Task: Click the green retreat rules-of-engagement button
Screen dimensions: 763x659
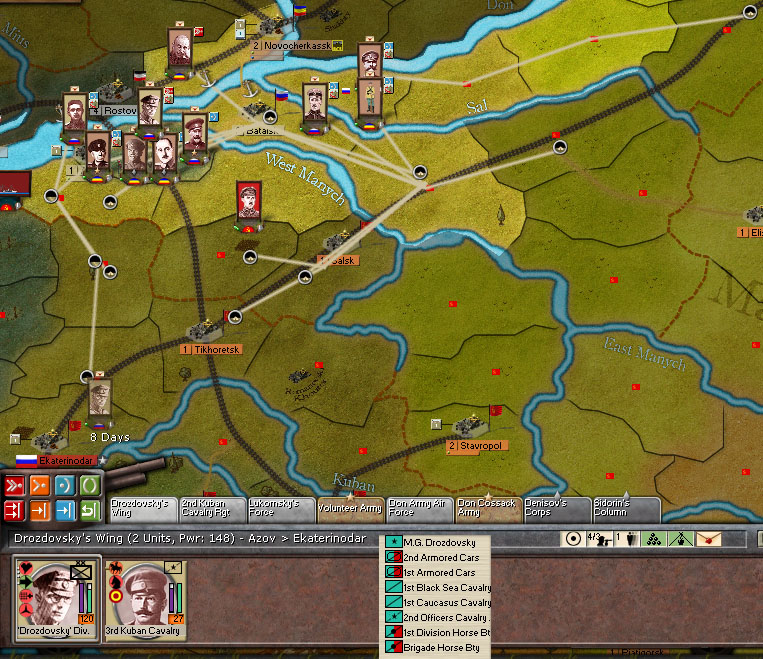Action: coord(90,511)
